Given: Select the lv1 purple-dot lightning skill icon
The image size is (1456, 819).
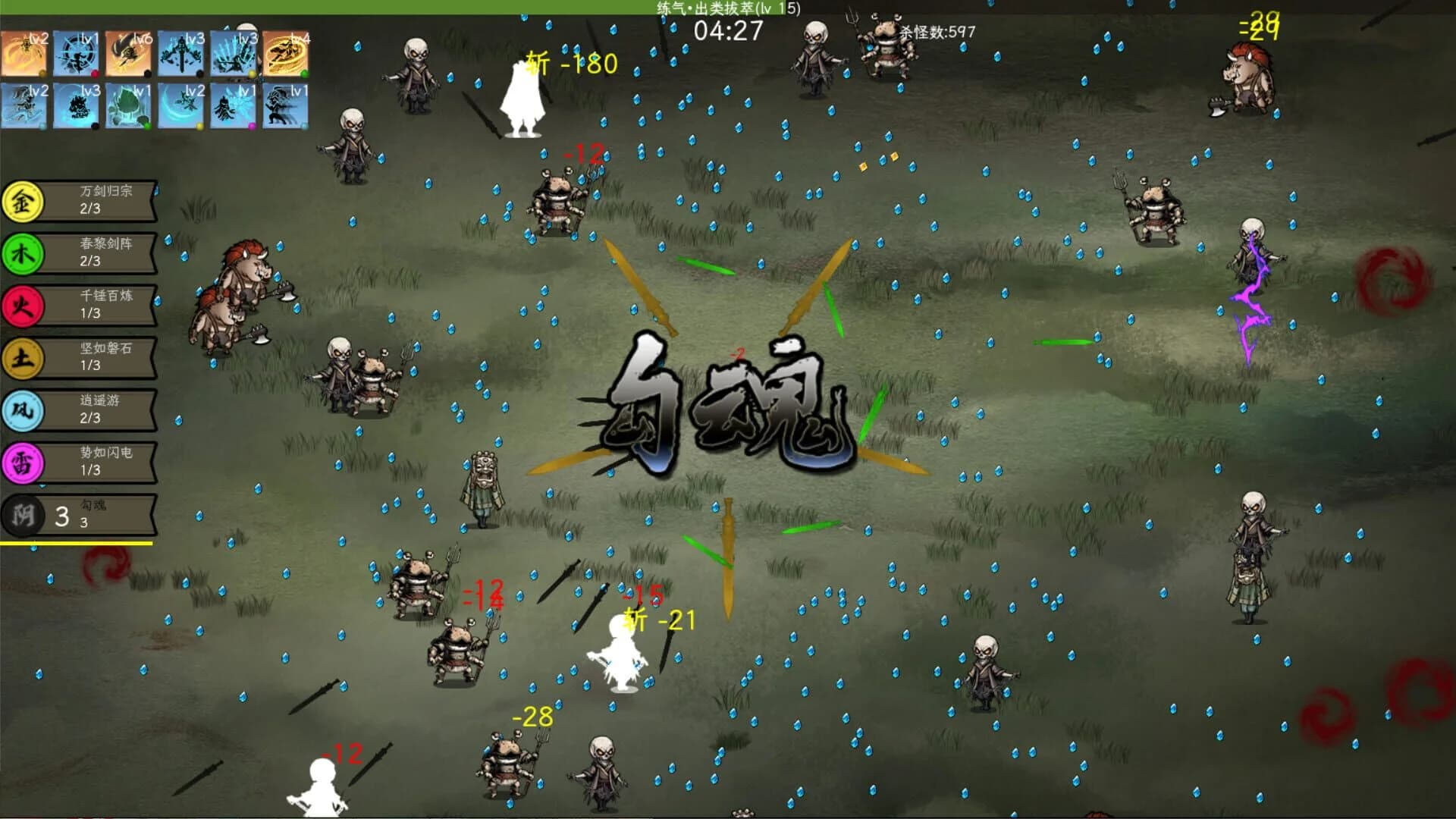Looking at the screenshot, I should pos(233,106).
